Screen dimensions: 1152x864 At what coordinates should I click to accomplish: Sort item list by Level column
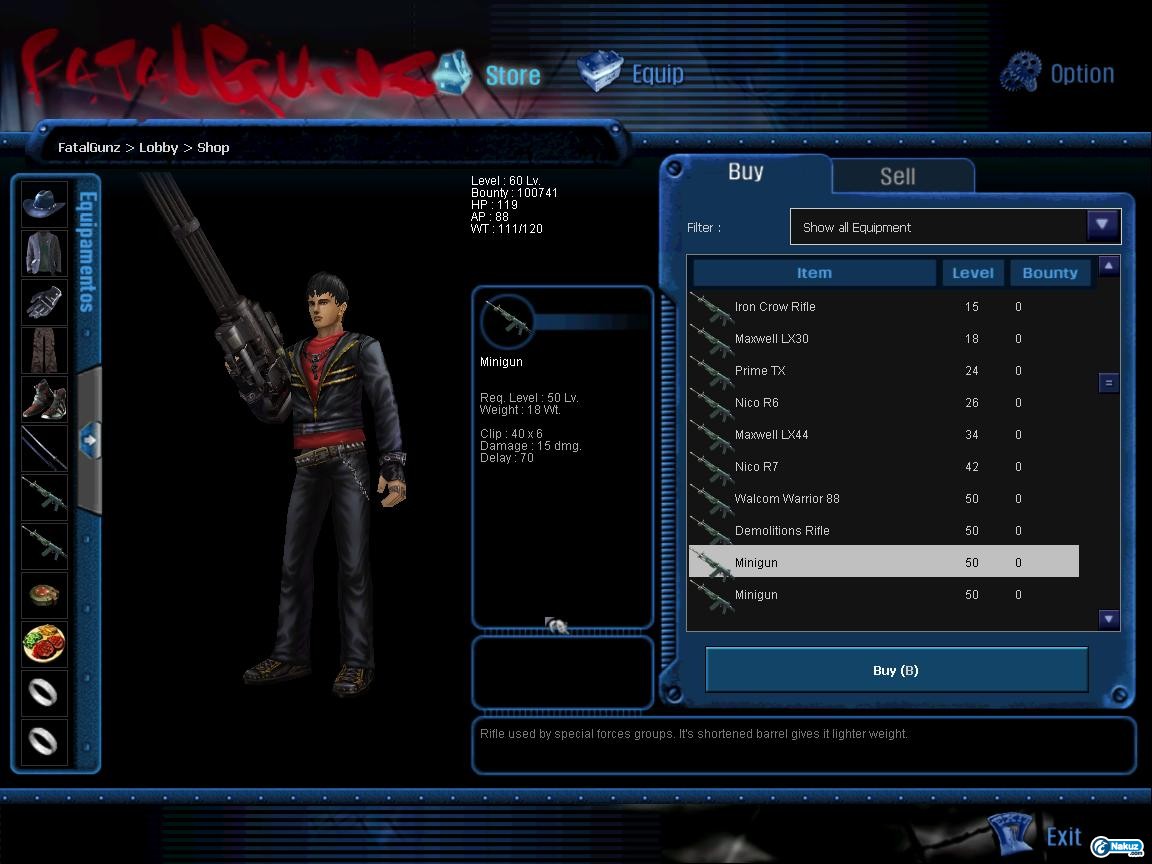tap(972, 273)
